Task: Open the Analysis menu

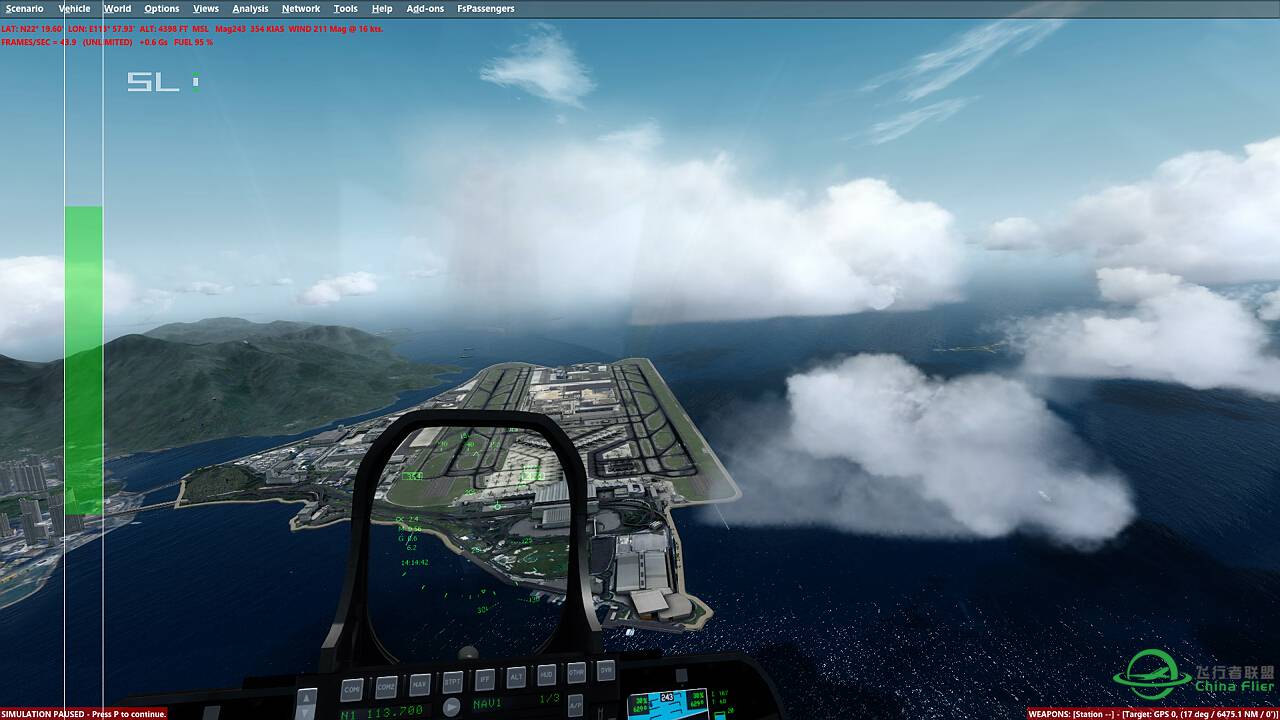Action: coord(249,8)
